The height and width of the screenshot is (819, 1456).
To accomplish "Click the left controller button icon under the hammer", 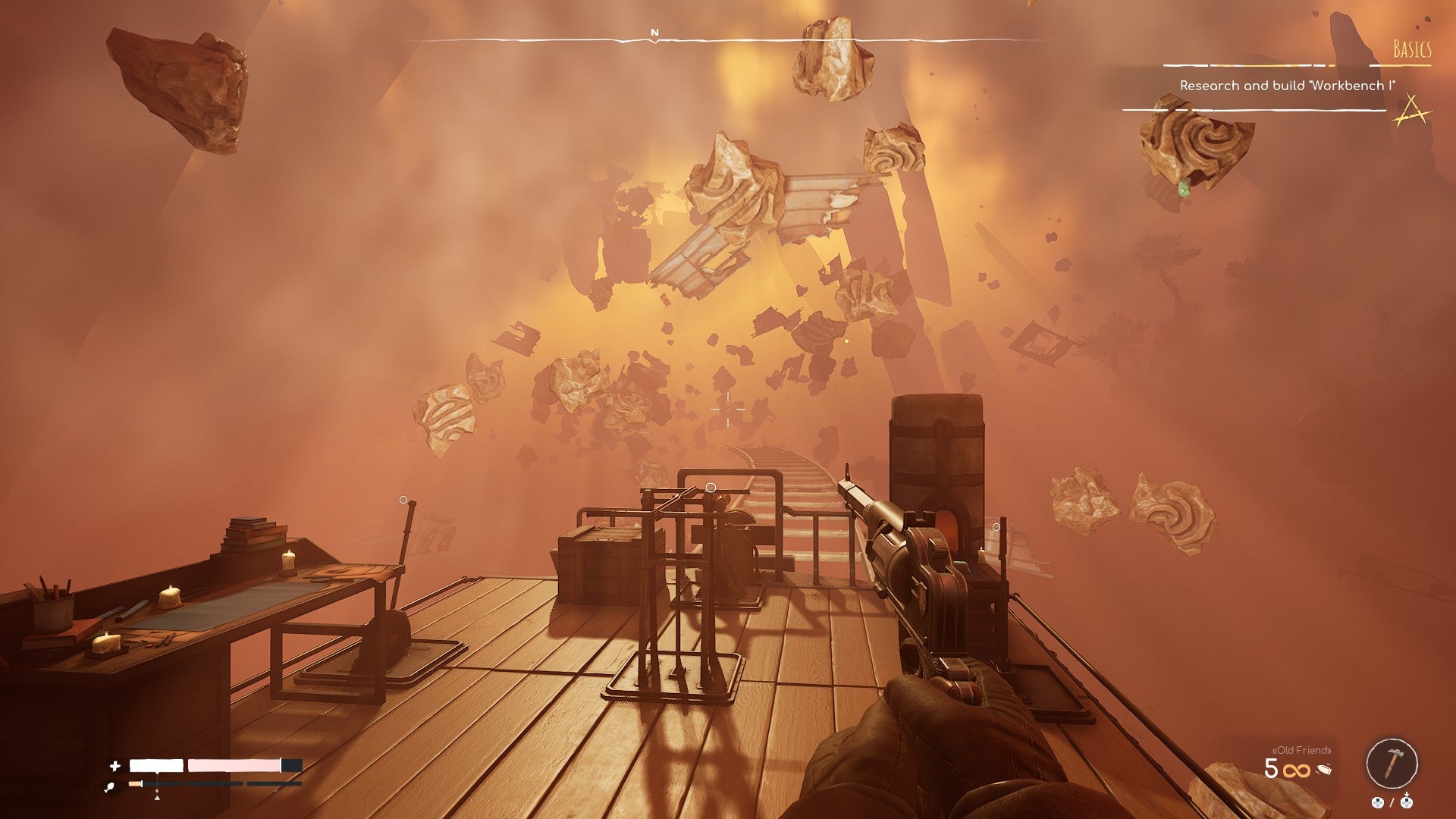I will tap(1378, 803).
